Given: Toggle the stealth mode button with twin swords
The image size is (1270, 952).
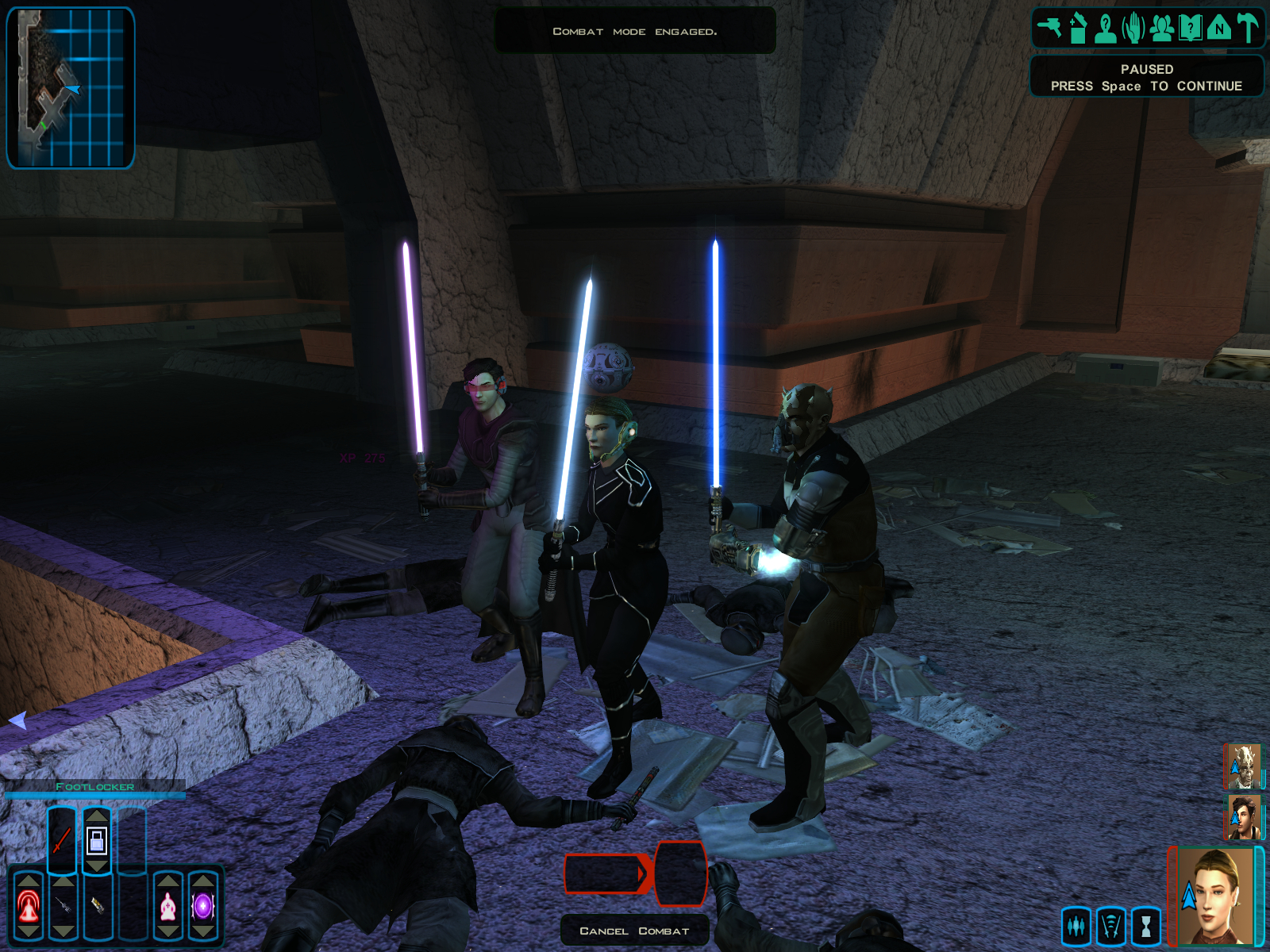Looking at the screenshot, I should pyautogui.click(x=1111, y=926).
